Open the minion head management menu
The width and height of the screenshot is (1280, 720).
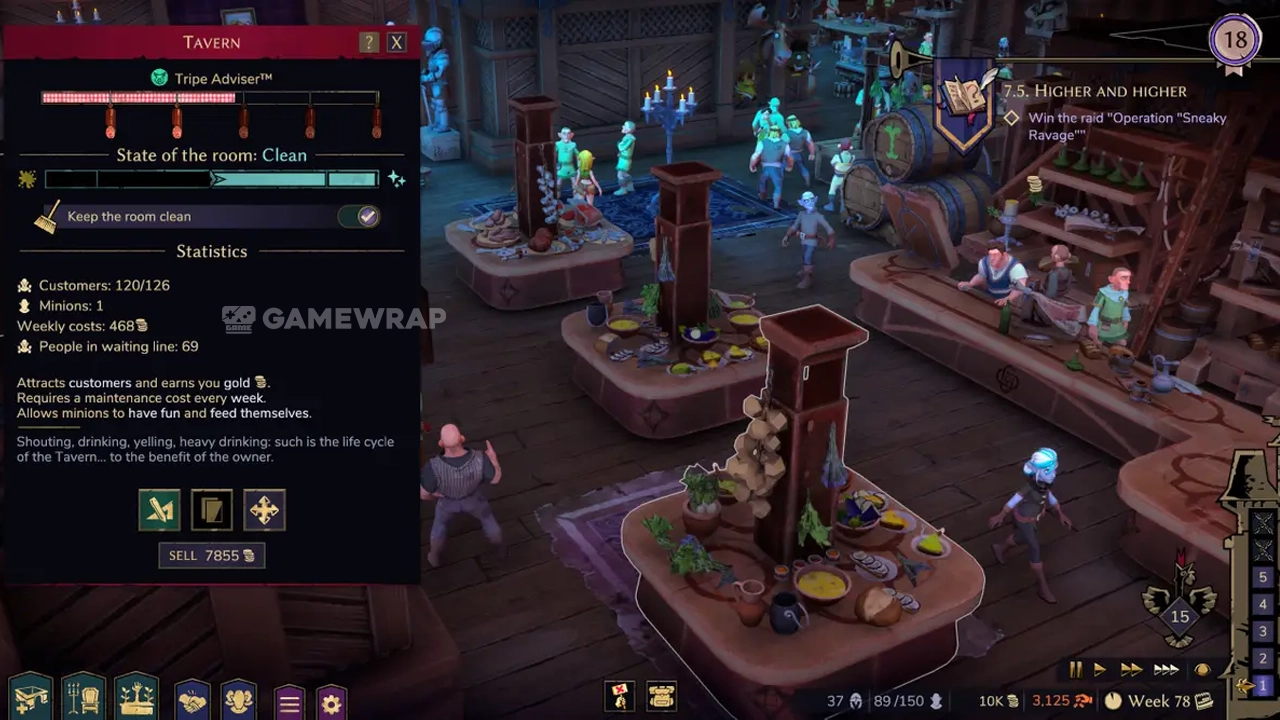click(238, 700)
